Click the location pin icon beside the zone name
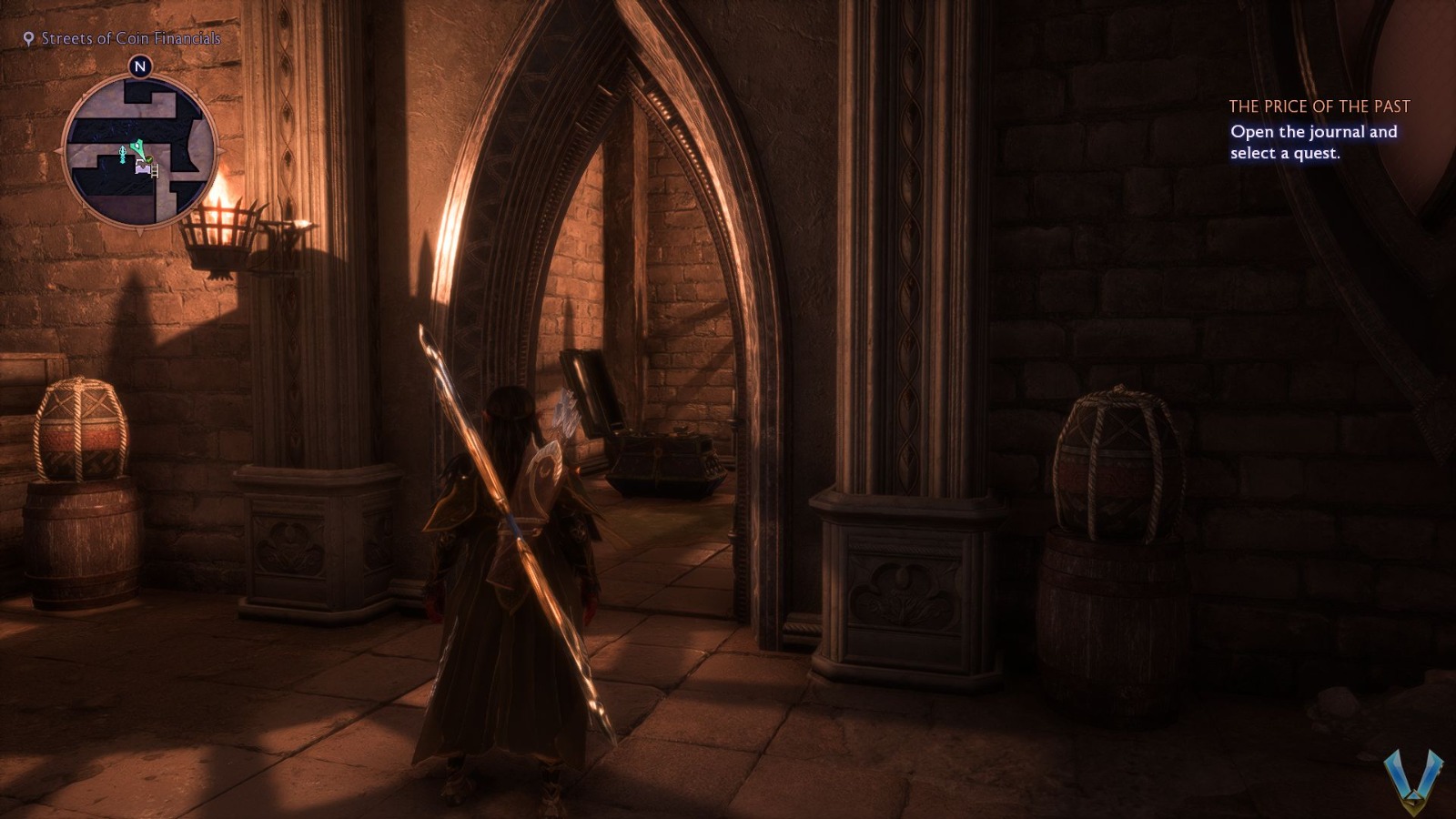The width and height of the screenshot is (1456, 819). [29, 39]
